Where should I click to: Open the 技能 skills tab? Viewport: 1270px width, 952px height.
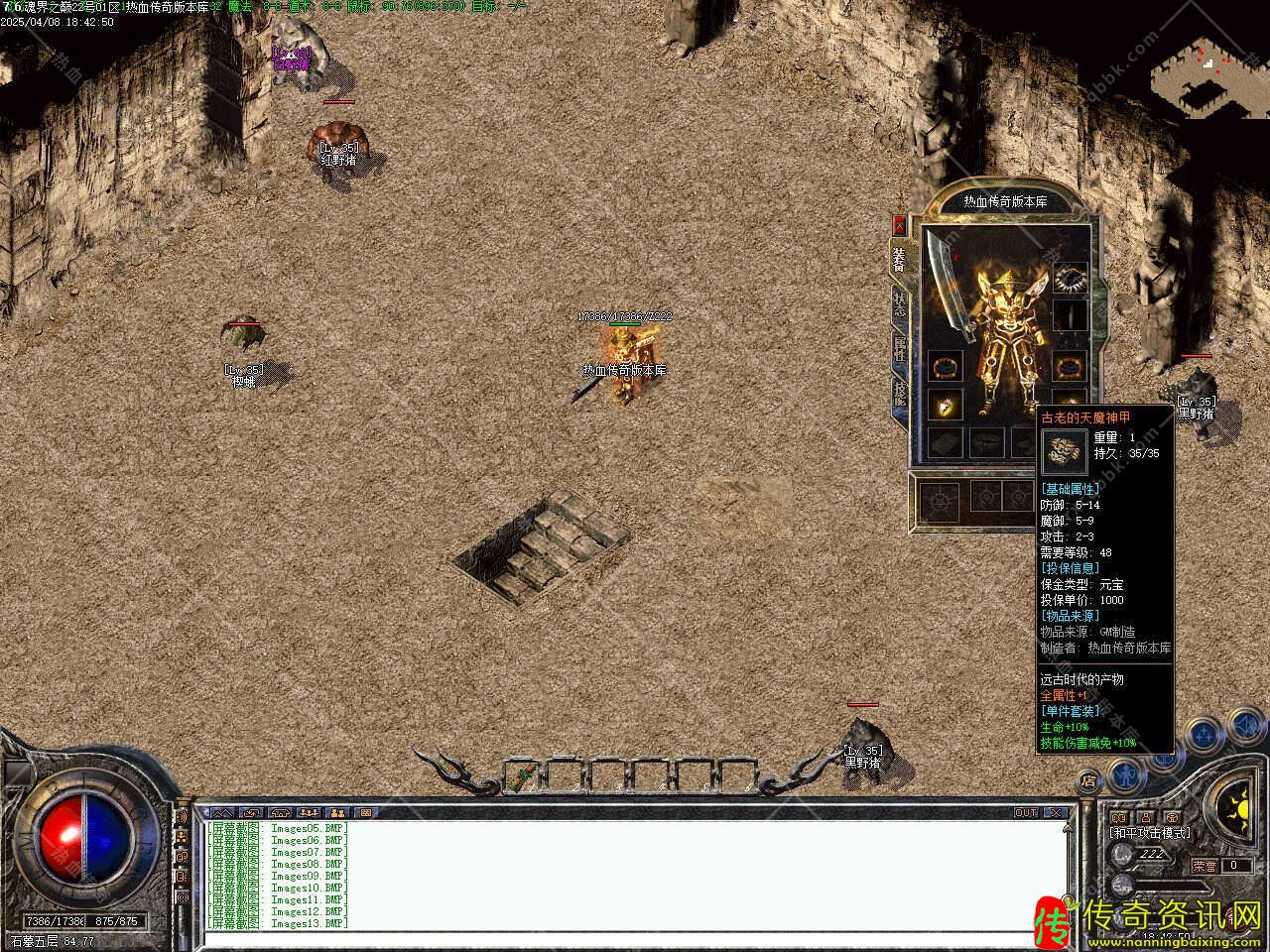899,393
